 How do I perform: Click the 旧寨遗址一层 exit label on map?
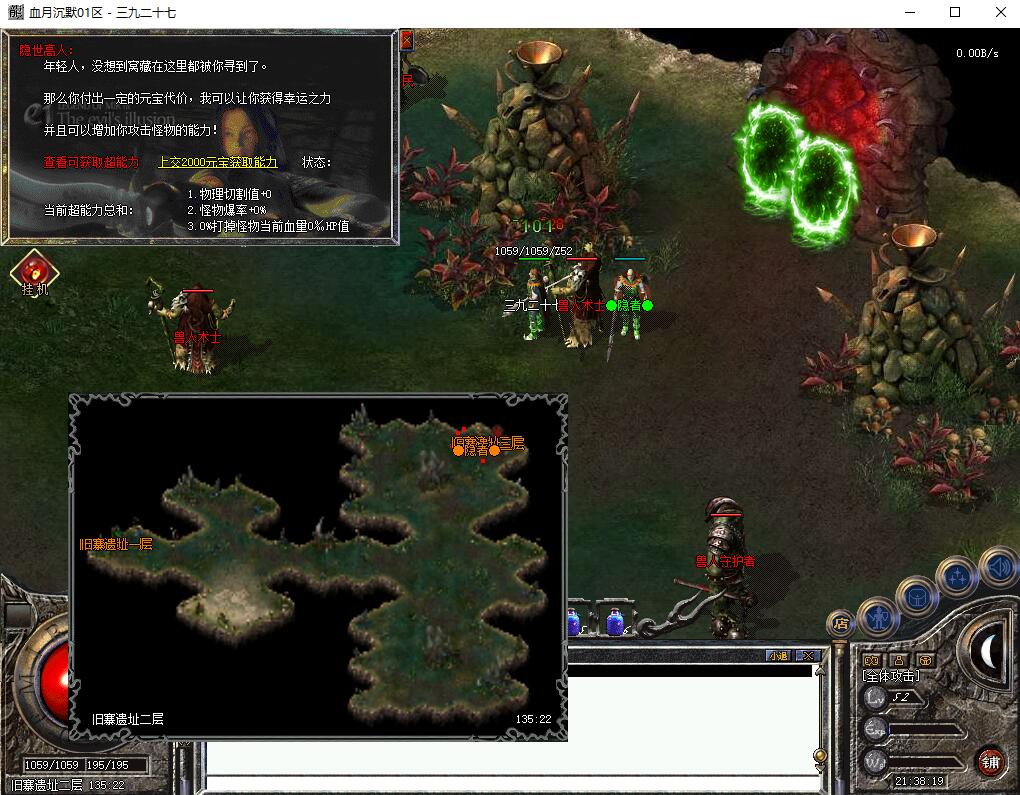click(116, 544)
